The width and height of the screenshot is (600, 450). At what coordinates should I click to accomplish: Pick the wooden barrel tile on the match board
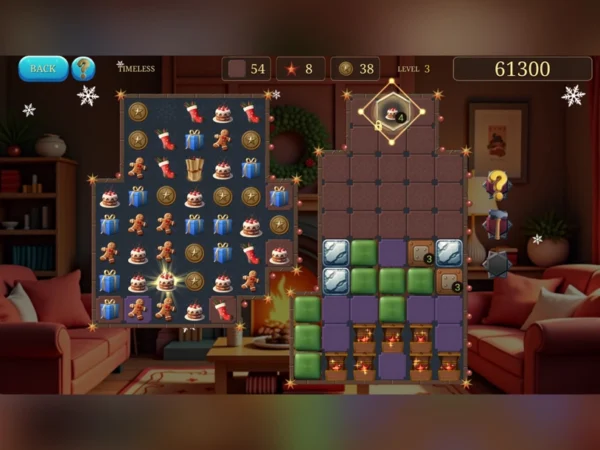[x=194, y=169]
